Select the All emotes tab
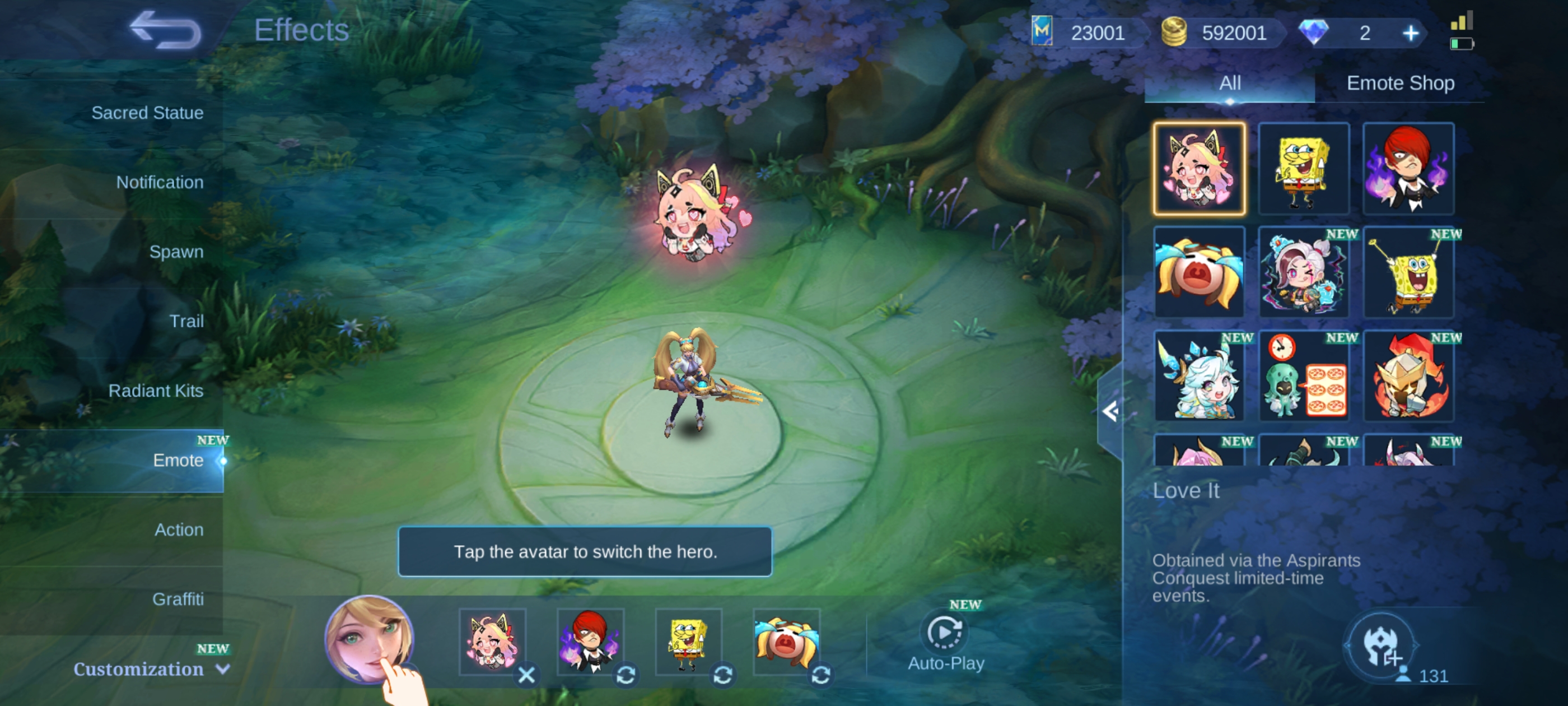The height and width of the screenshot is (706, 1568). click(x=1230, y=83)
